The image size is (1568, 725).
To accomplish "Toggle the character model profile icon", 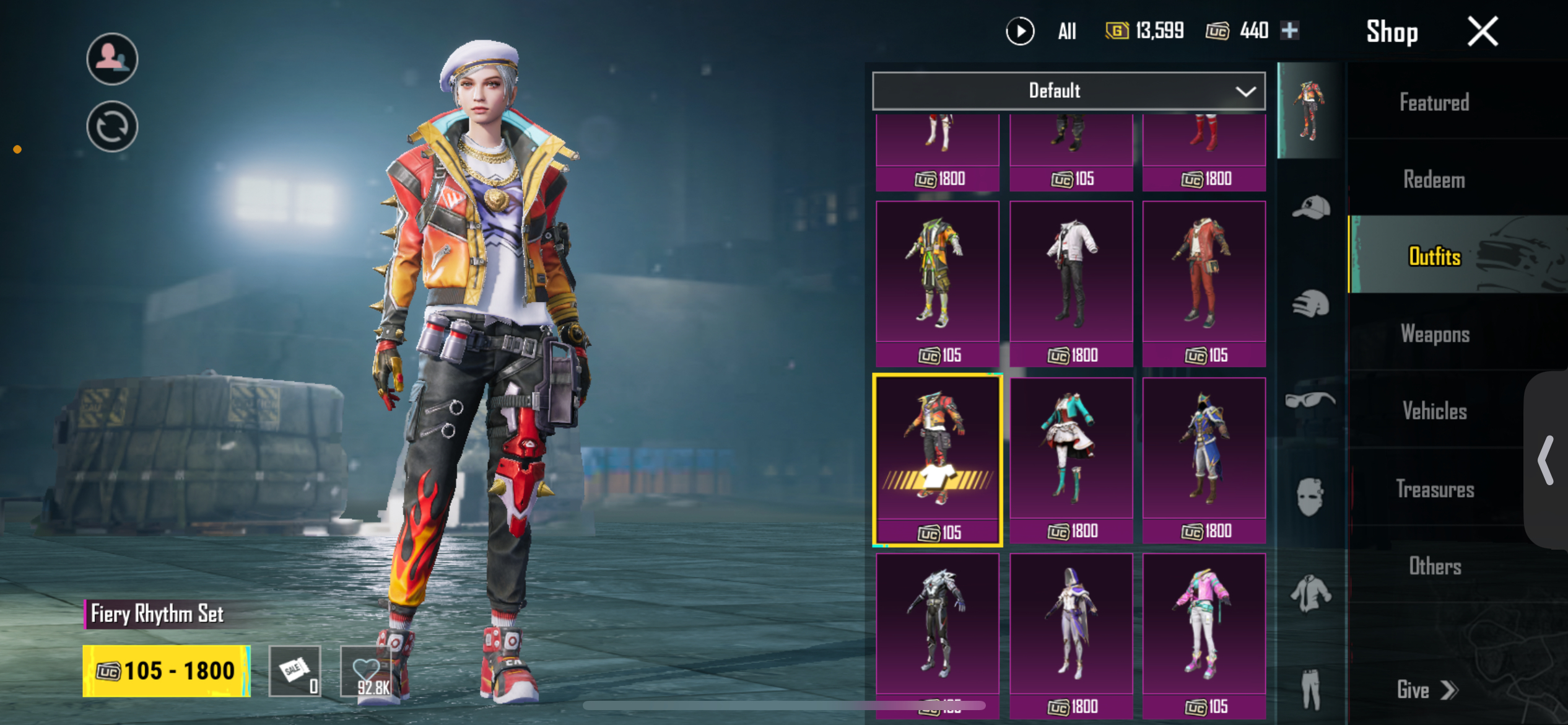I will 112,59.
